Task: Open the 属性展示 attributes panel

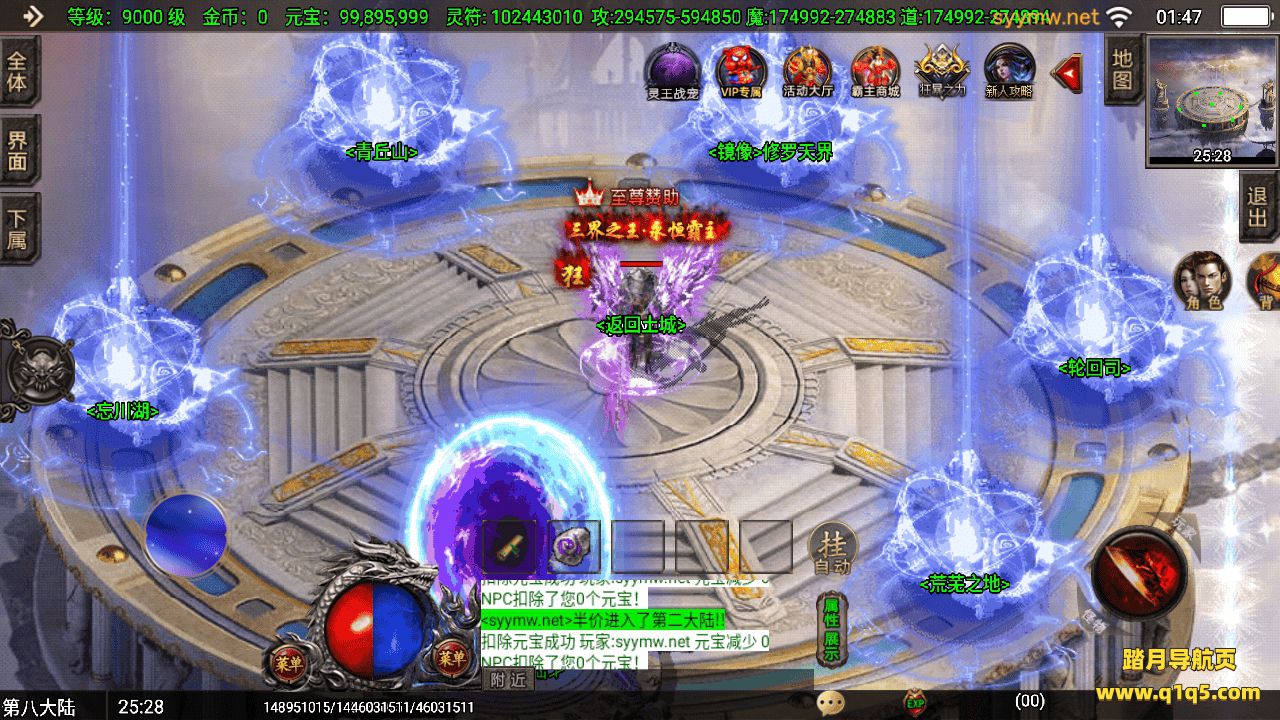Action: (831, 629)
